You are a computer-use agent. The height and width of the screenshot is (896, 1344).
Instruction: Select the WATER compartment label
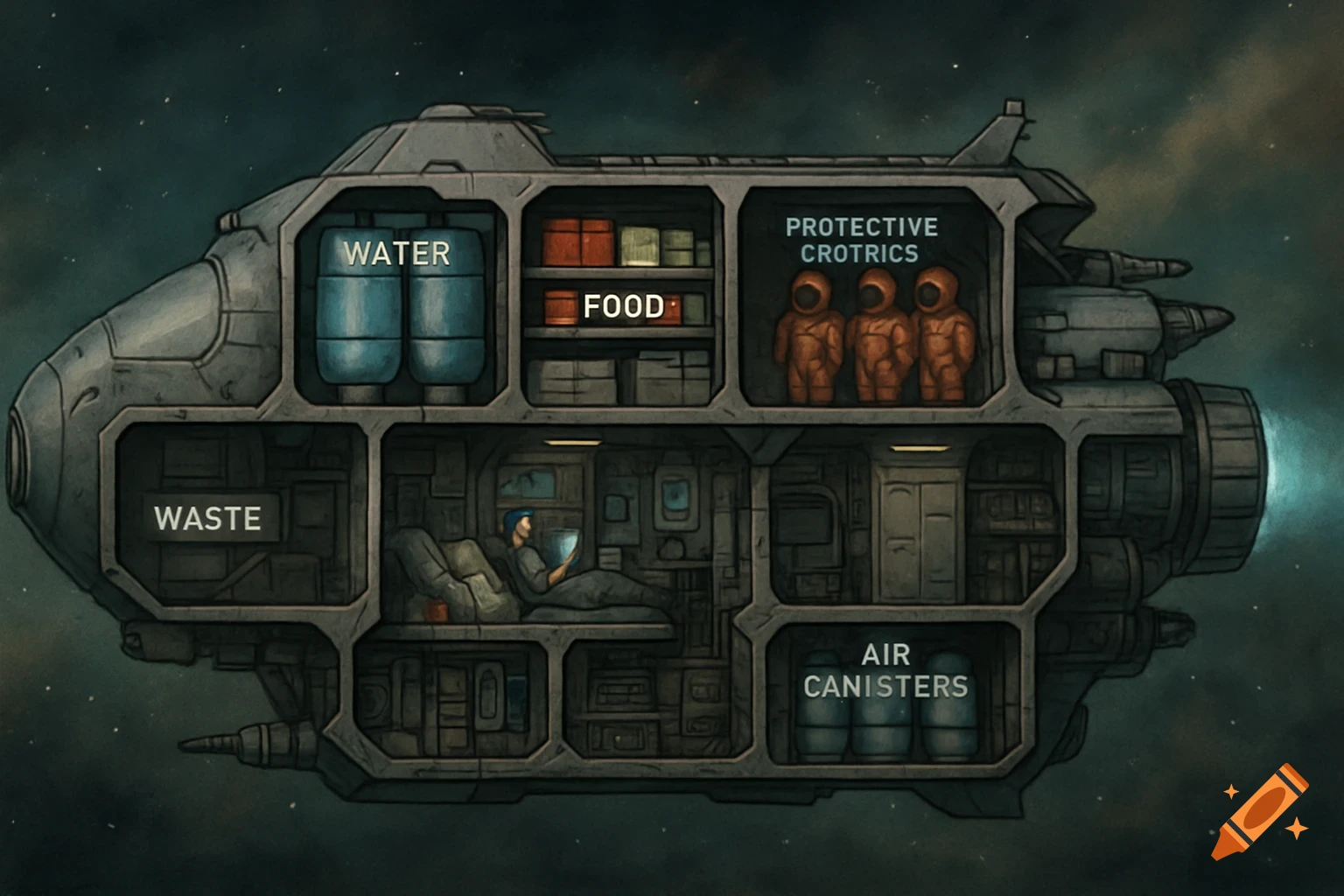396,254
